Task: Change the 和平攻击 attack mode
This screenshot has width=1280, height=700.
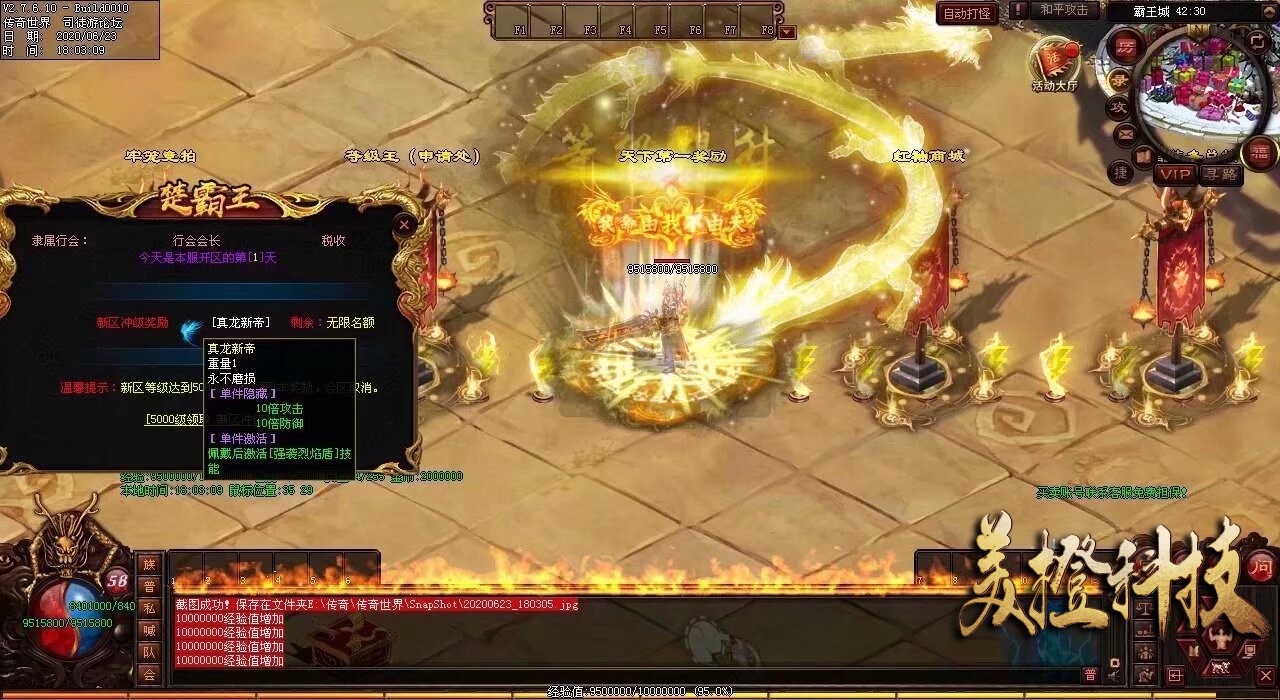Action: 1063,10
